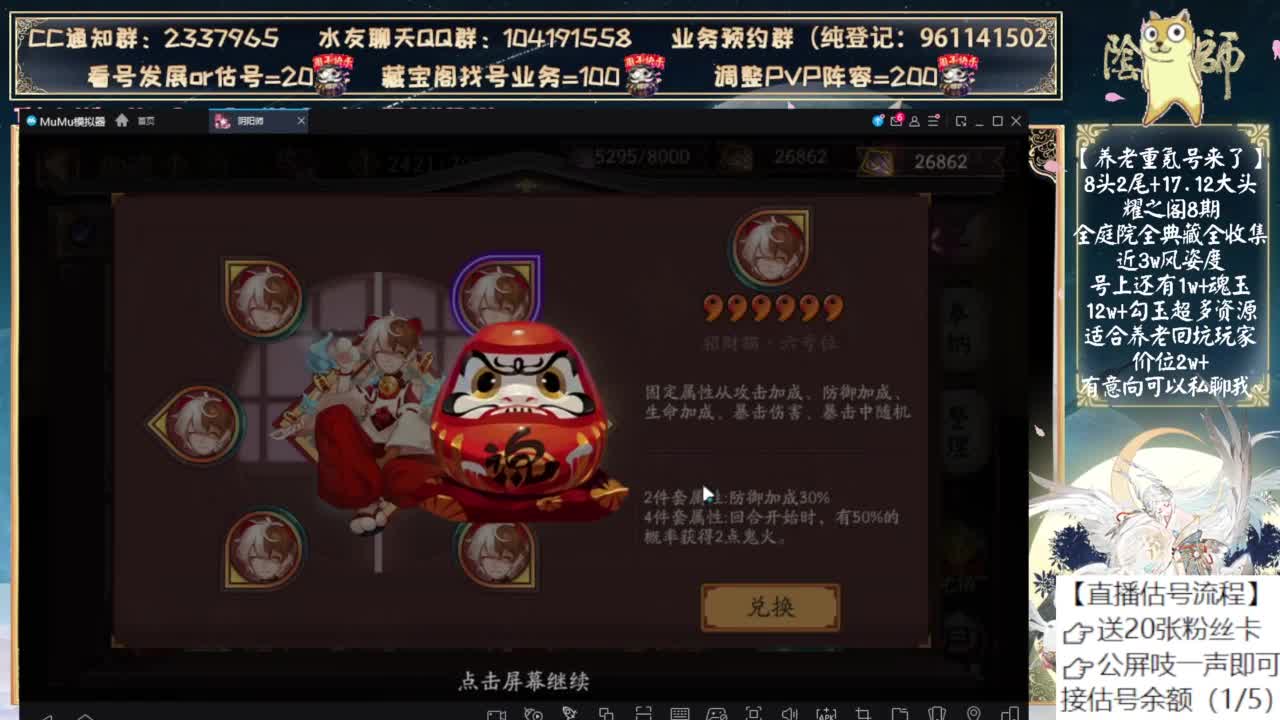Select the daruma soul artwork in center

(510, 440)
